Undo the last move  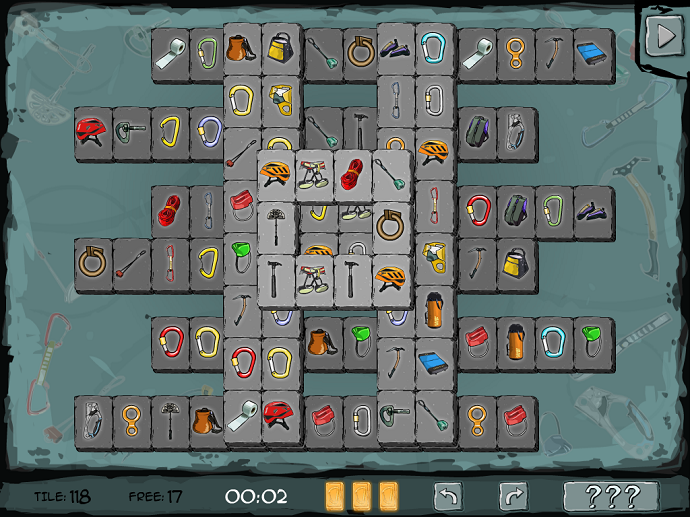tap(448, 496)
